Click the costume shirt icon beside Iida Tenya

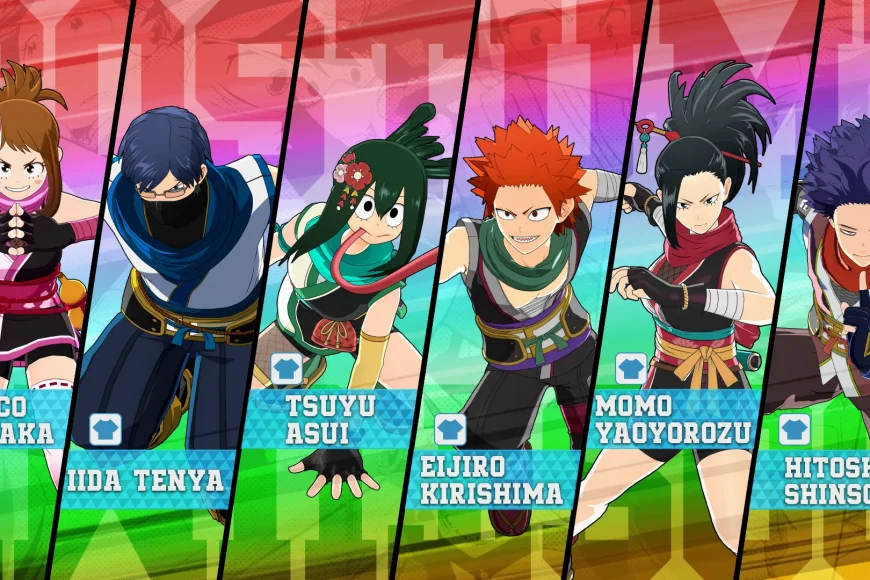pos(105,429)
